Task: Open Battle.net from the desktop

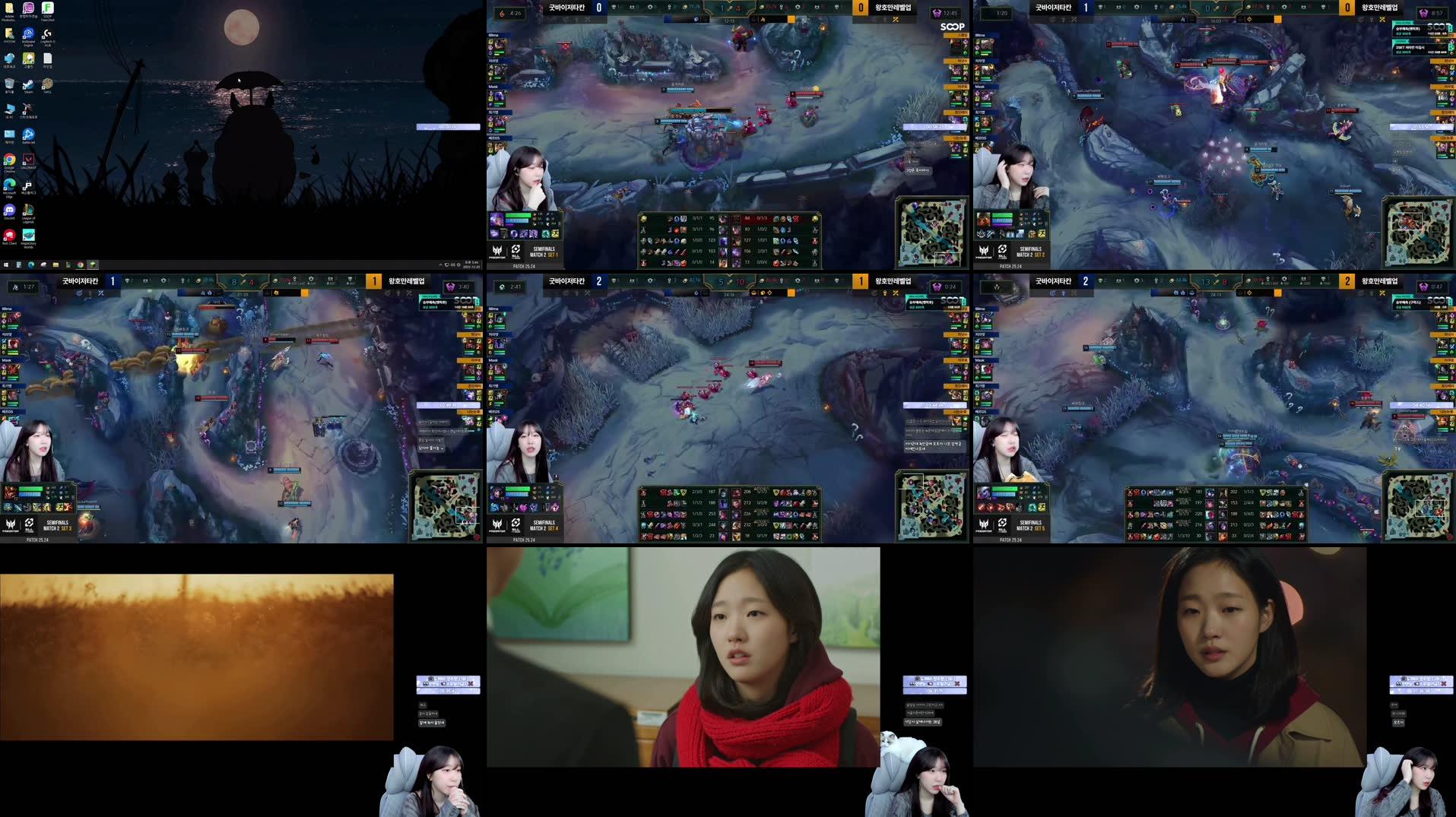Action: [x=29, y=135]
